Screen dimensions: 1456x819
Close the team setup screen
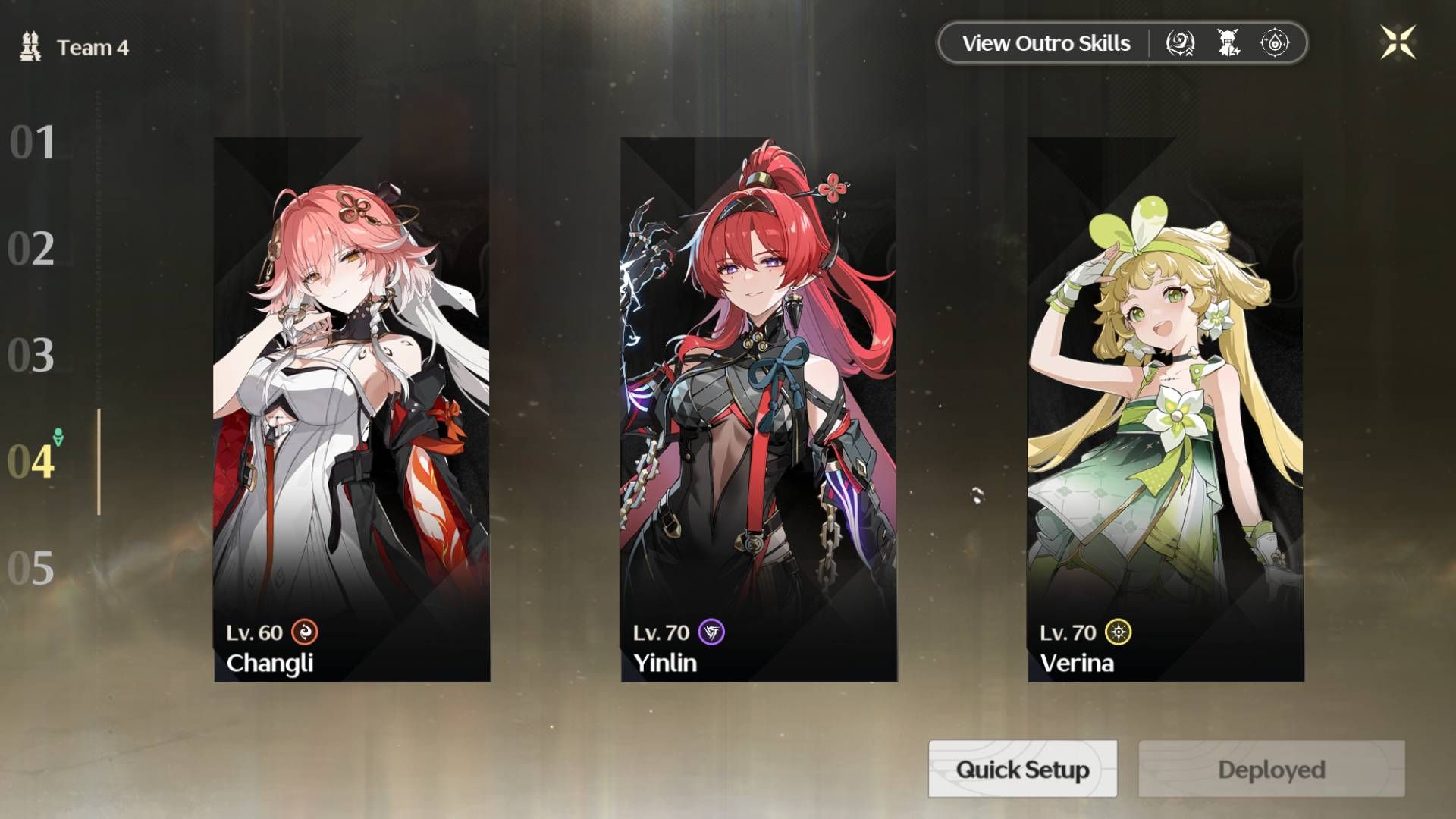(1398, 42)
